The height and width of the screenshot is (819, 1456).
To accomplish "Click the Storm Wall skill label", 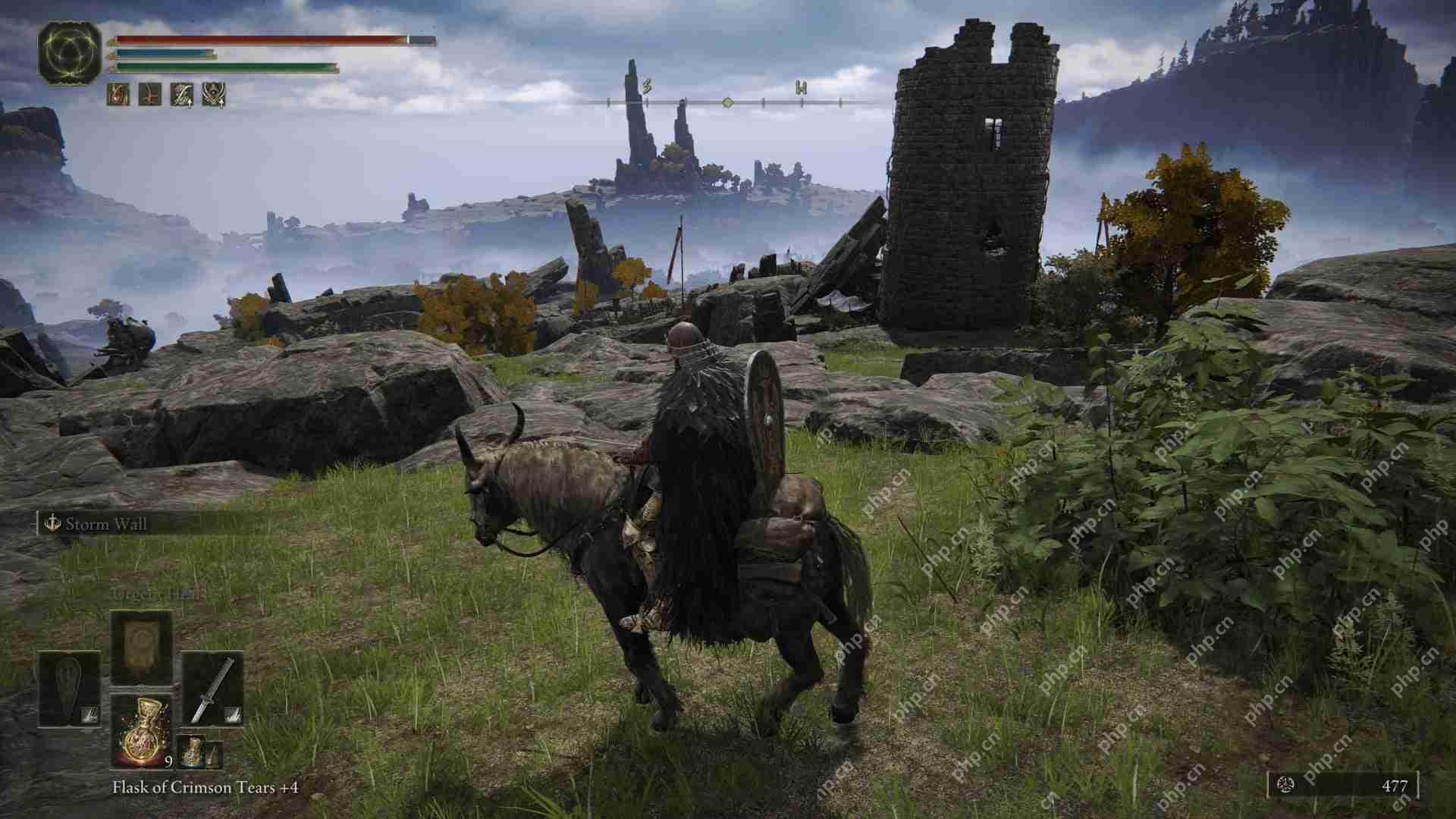I will [x=108, y=525].
